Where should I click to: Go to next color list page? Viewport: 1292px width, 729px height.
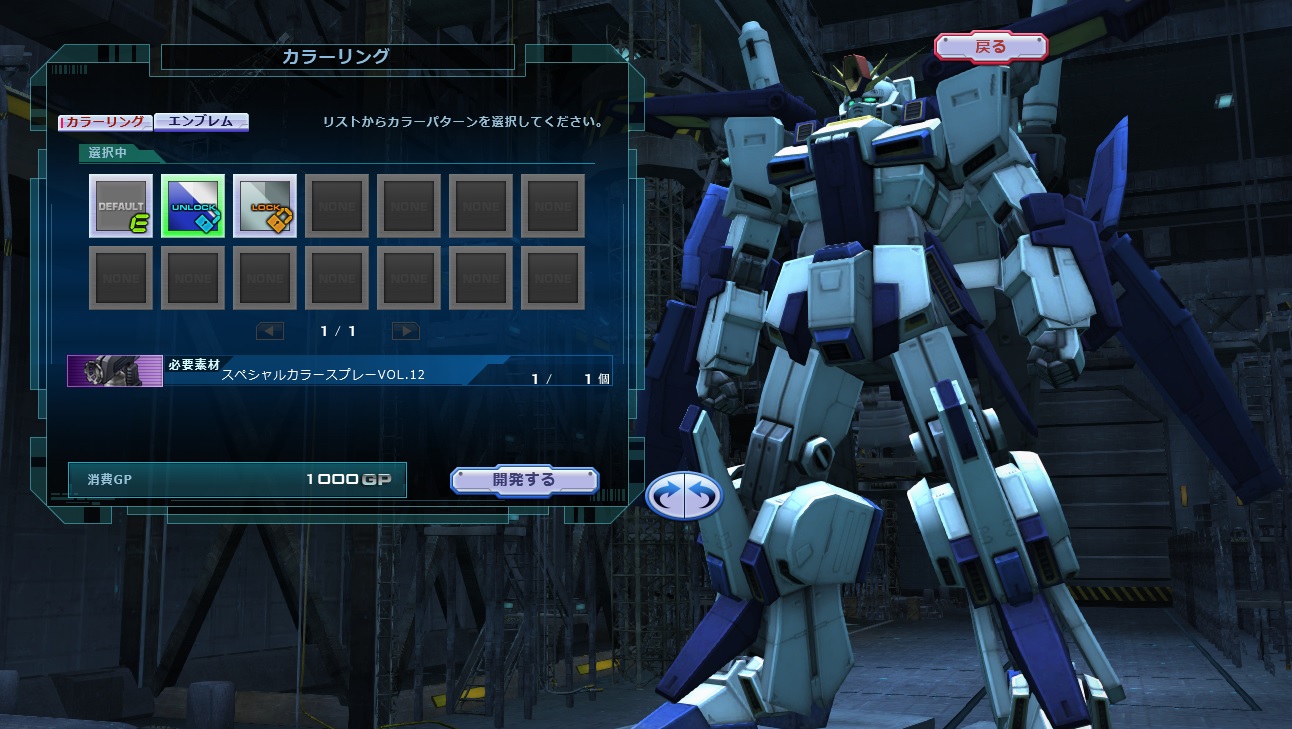405,331
